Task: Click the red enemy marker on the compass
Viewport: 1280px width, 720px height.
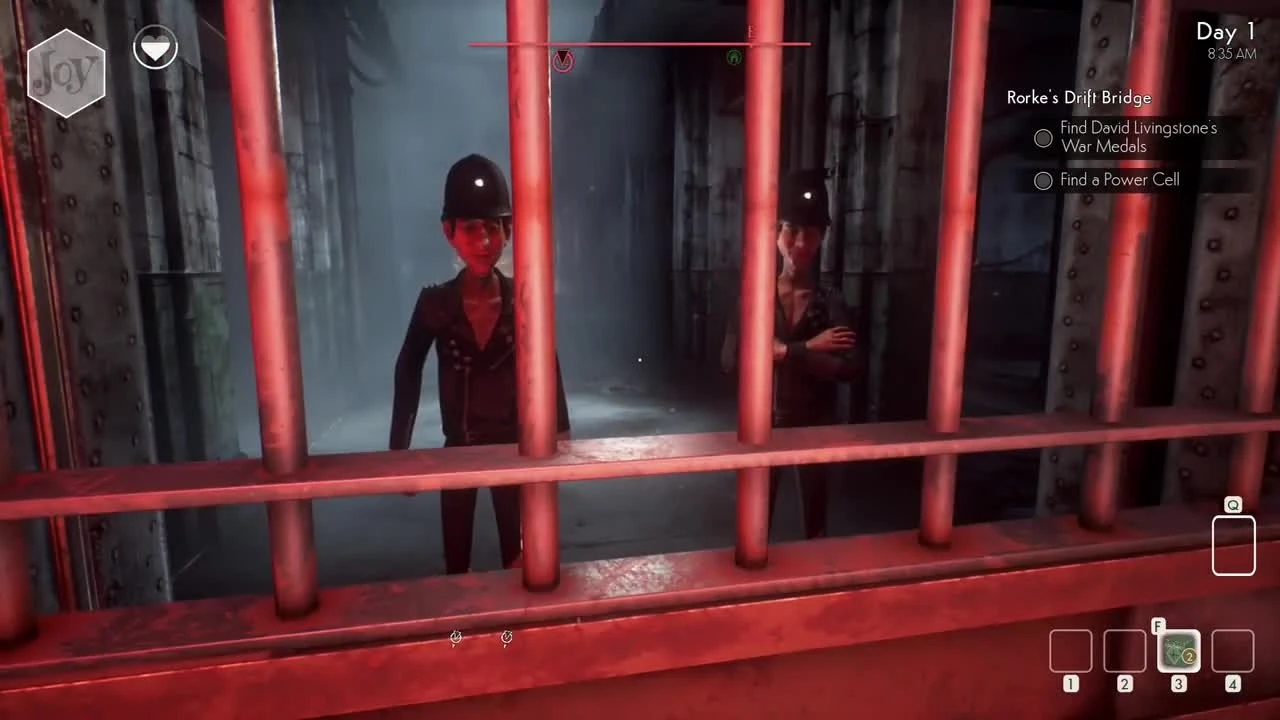Action: [x=563, y=61]
